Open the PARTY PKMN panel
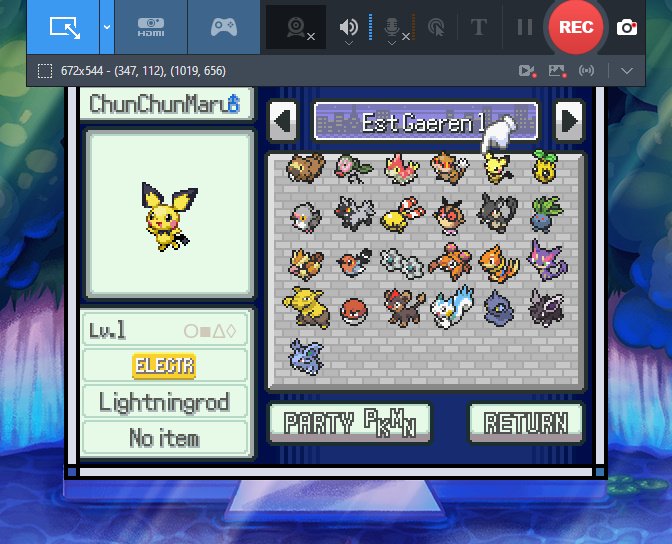This screenshot has height=544, width=672. (349, 422)
